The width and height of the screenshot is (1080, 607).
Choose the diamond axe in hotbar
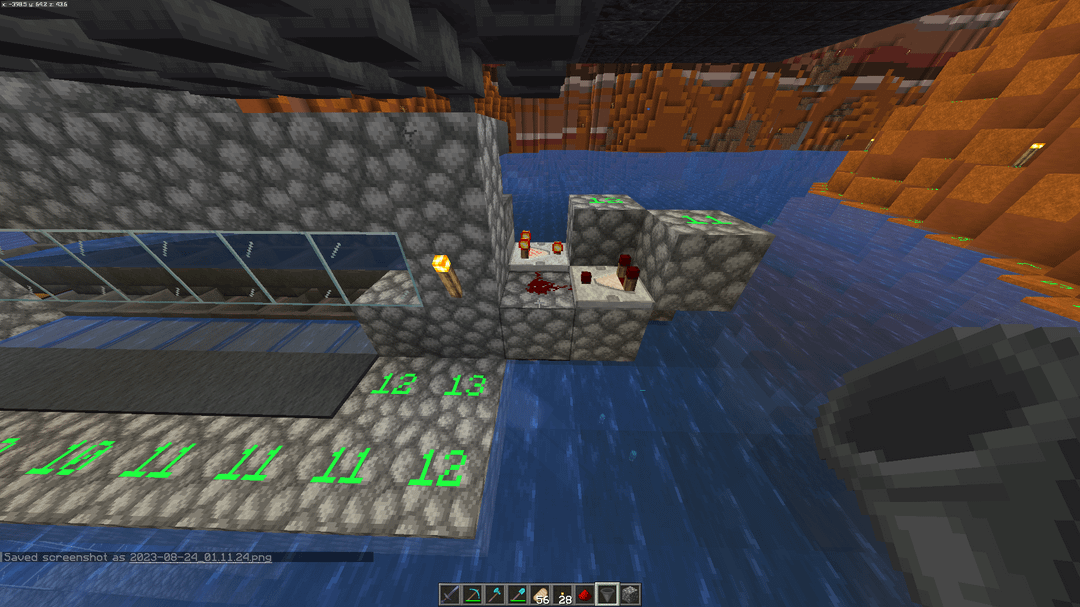pos(496,595)
